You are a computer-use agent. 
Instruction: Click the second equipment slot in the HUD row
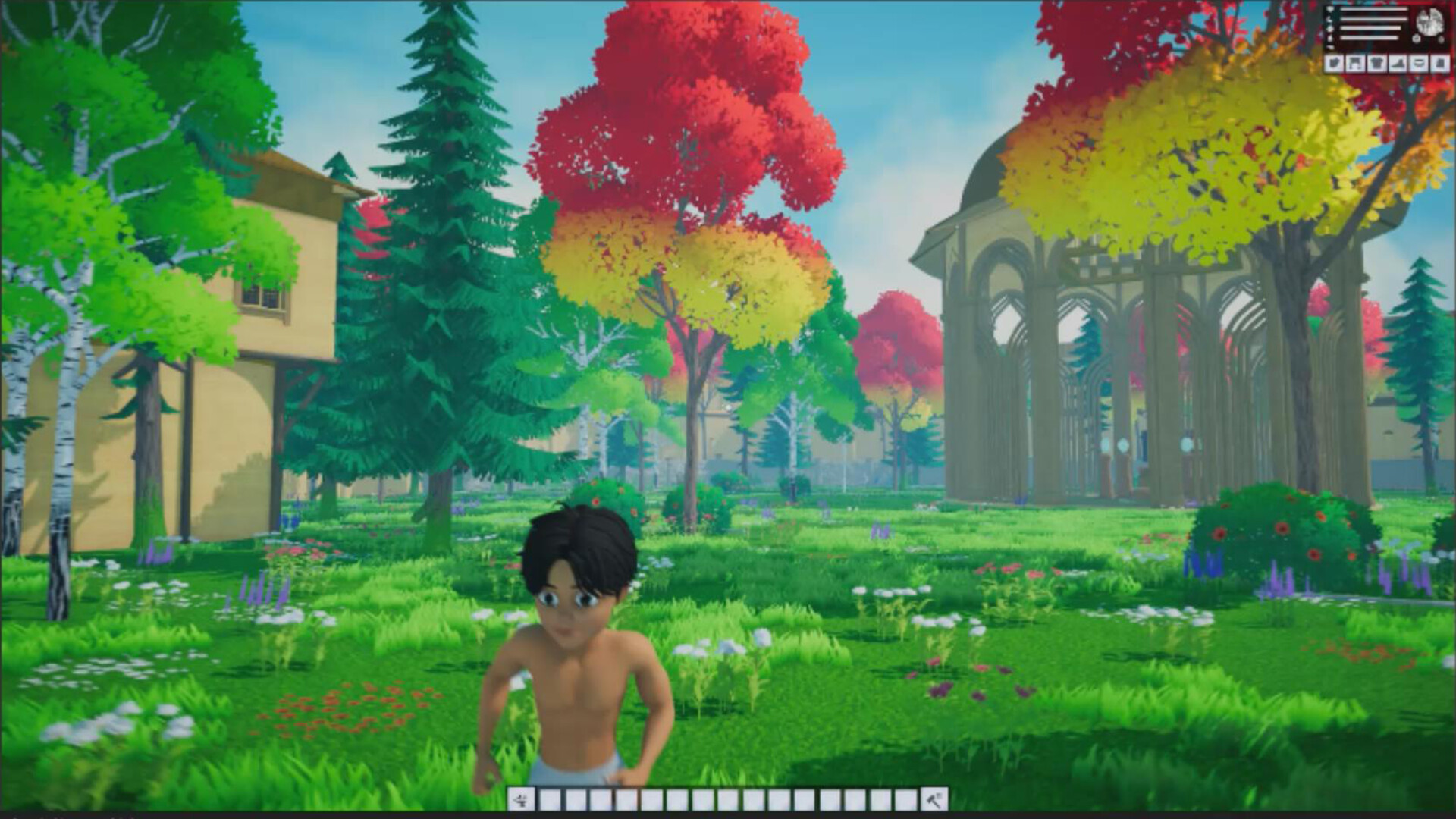tap(1354, 63)
